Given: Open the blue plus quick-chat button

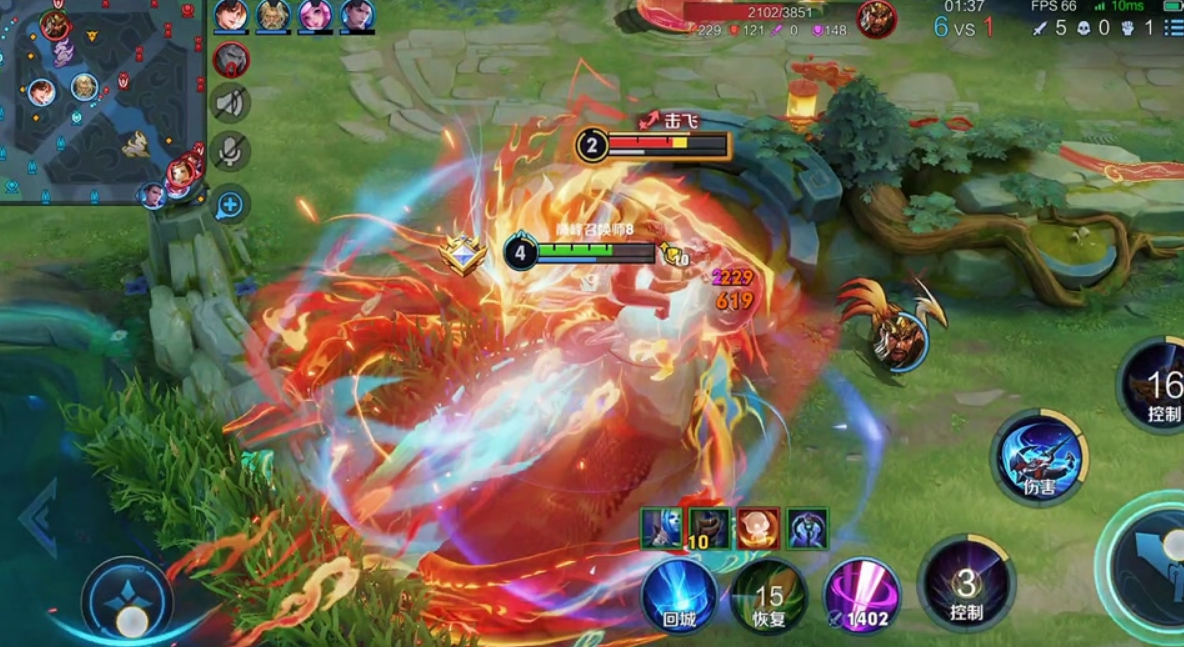Looking at the screenshot, I should pyautogui.click(x=231, y=206).
